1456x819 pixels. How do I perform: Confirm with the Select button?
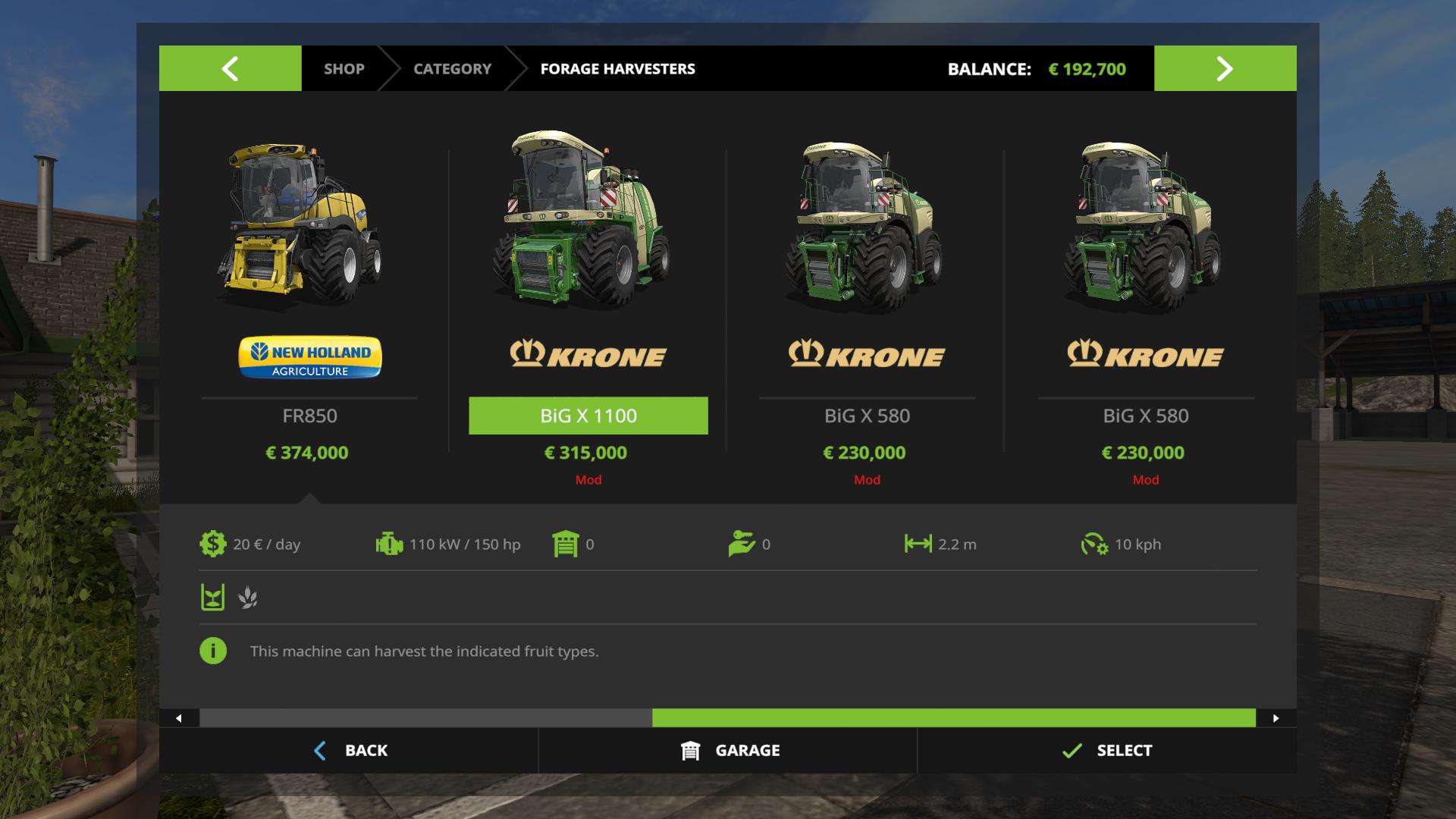click(1107, 751)
